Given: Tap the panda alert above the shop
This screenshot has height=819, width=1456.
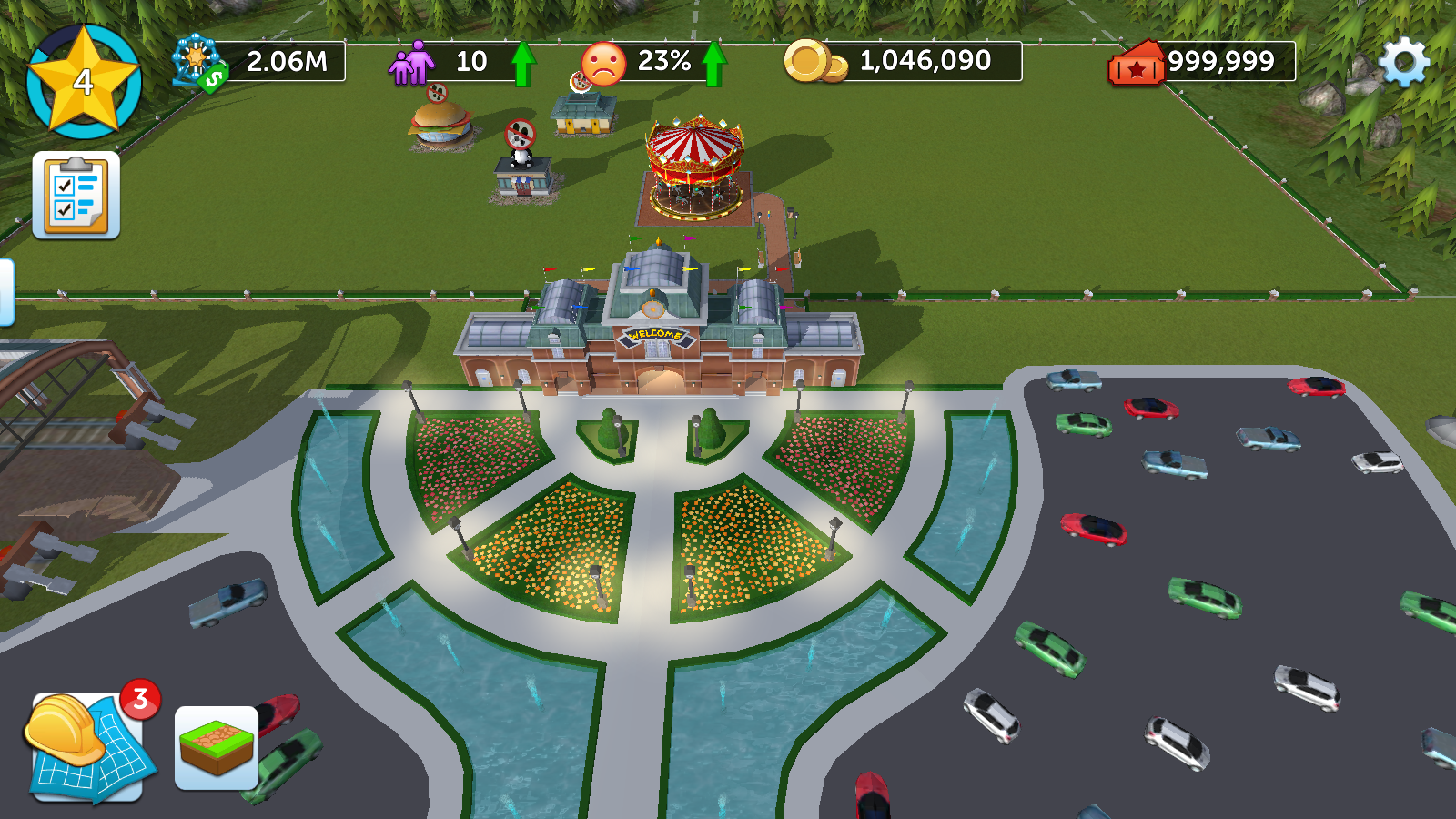Looking at the screenshot, I should click(521, 136).
